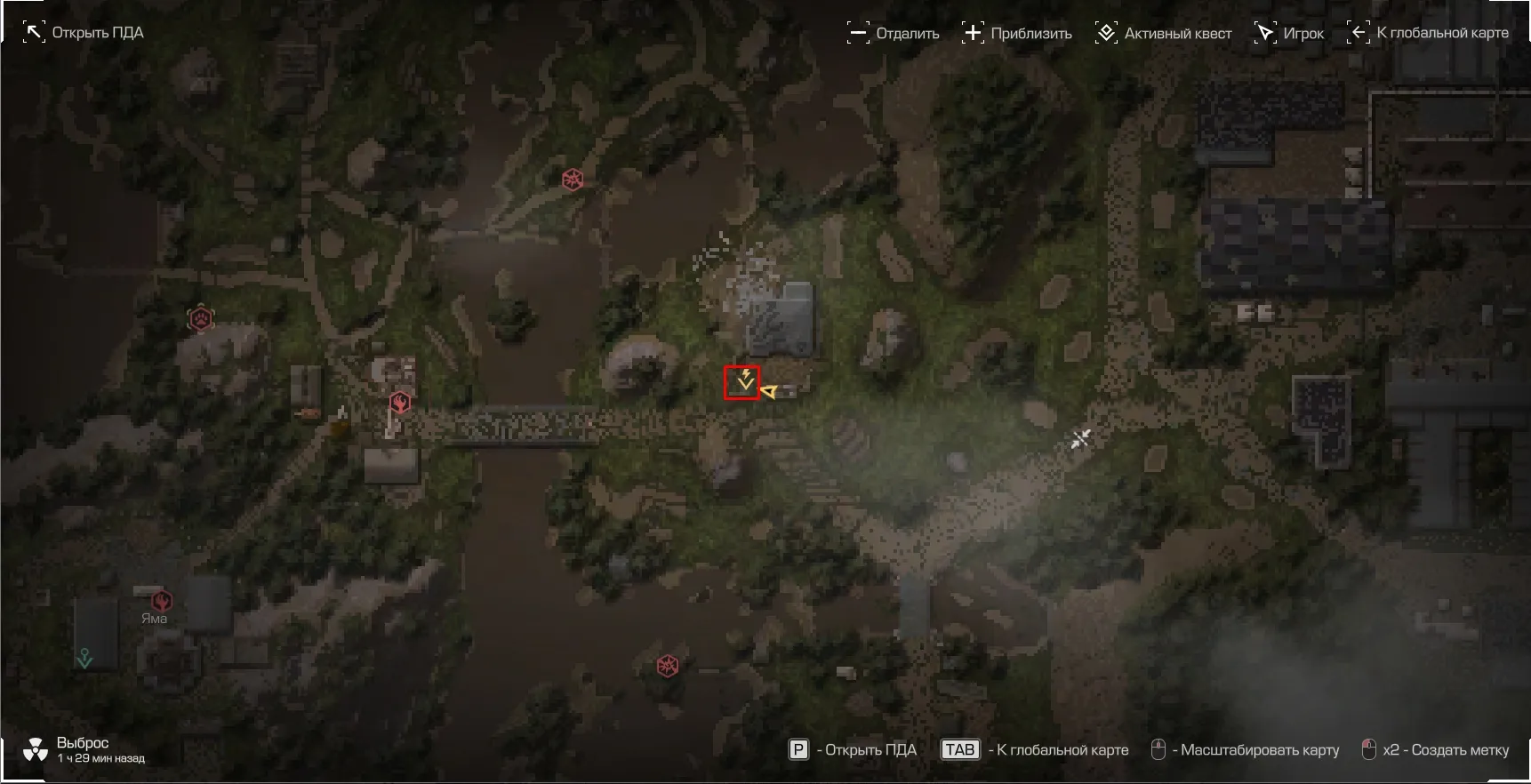This screenshot has height=784, width=1531.
Task: Go back К глобальной карте
Action: (x=1429, y=33)
